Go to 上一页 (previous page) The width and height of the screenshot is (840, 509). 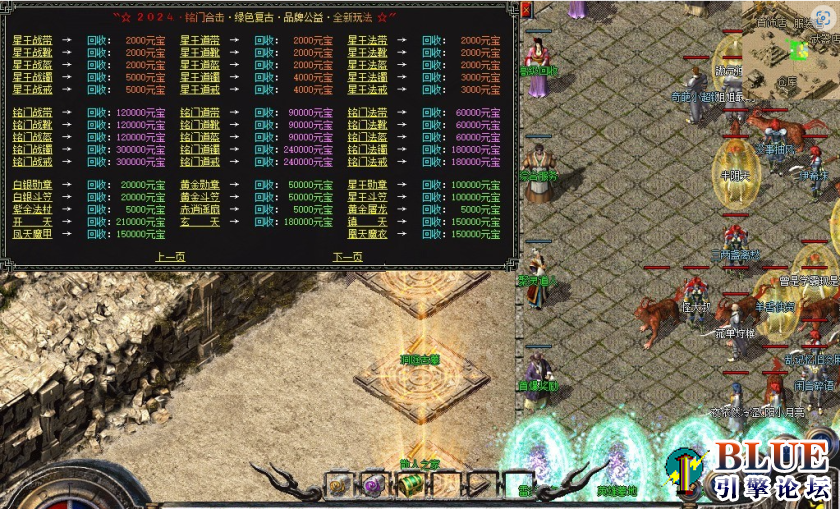pyautogui.click(x=170, y=257)
